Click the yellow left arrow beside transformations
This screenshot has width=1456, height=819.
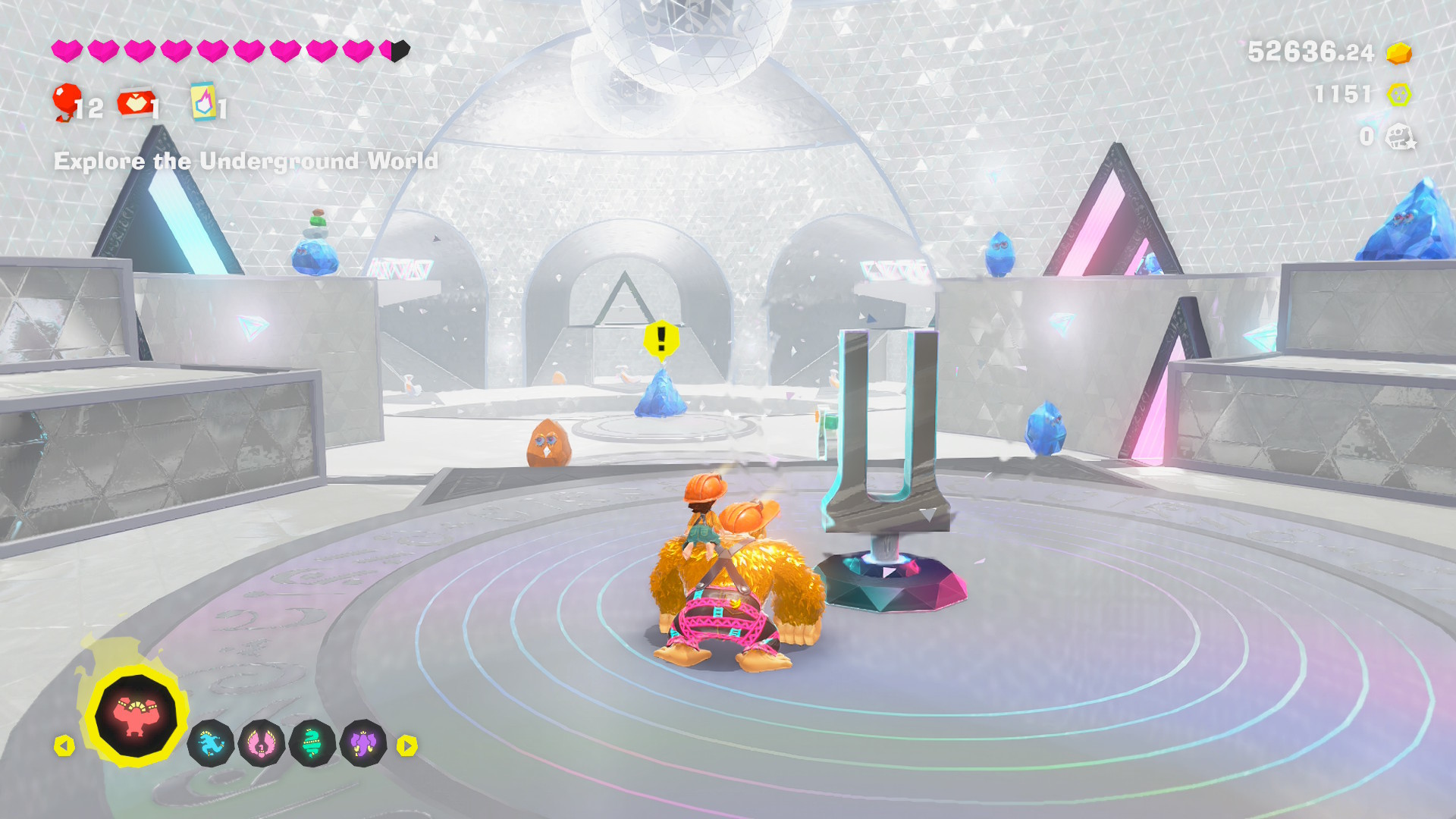(x=64, y=746)
